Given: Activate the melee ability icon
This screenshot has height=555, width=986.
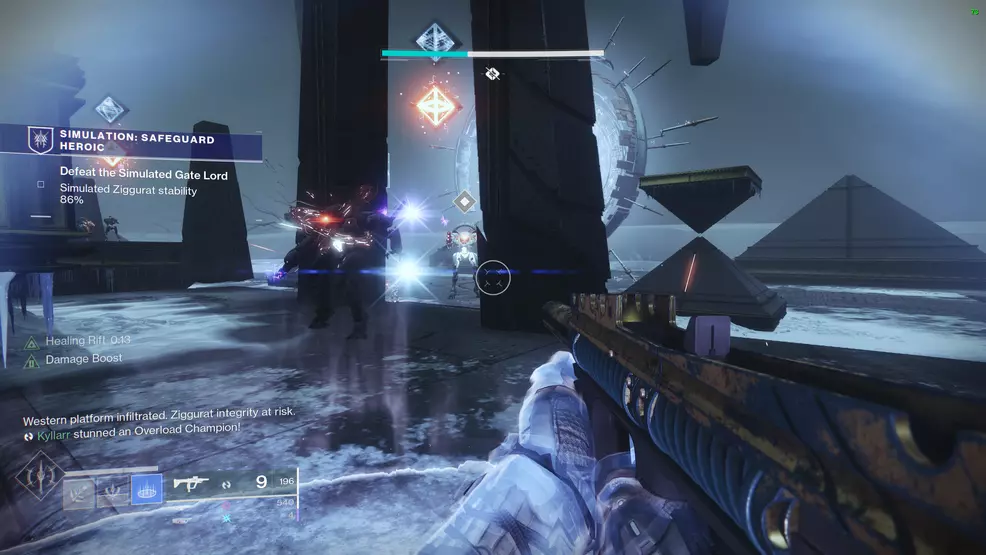Looking at the screenshot, I should 113,490.
